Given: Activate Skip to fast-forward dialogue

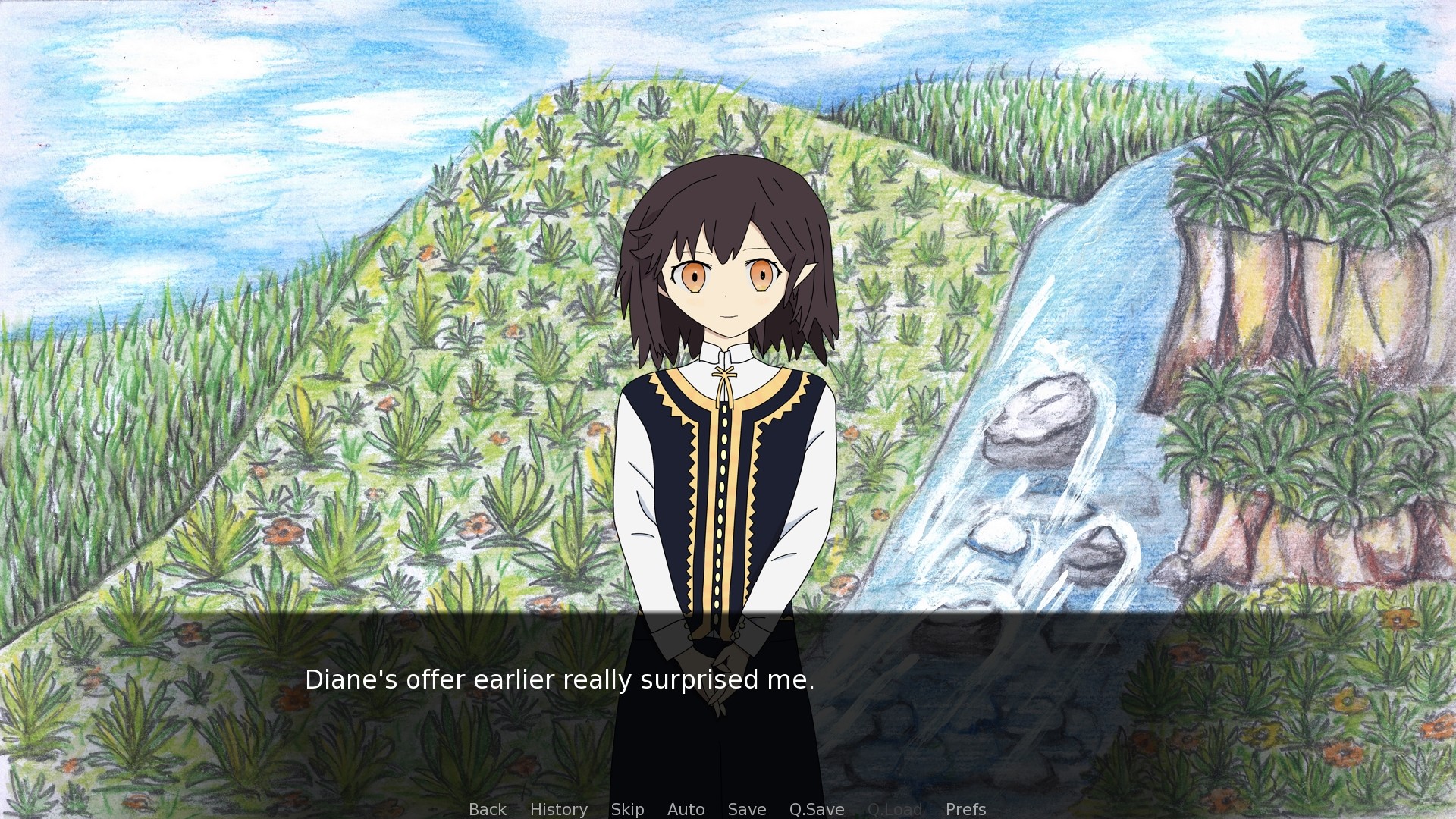Looking at the screenshot, I should point(627,809).
